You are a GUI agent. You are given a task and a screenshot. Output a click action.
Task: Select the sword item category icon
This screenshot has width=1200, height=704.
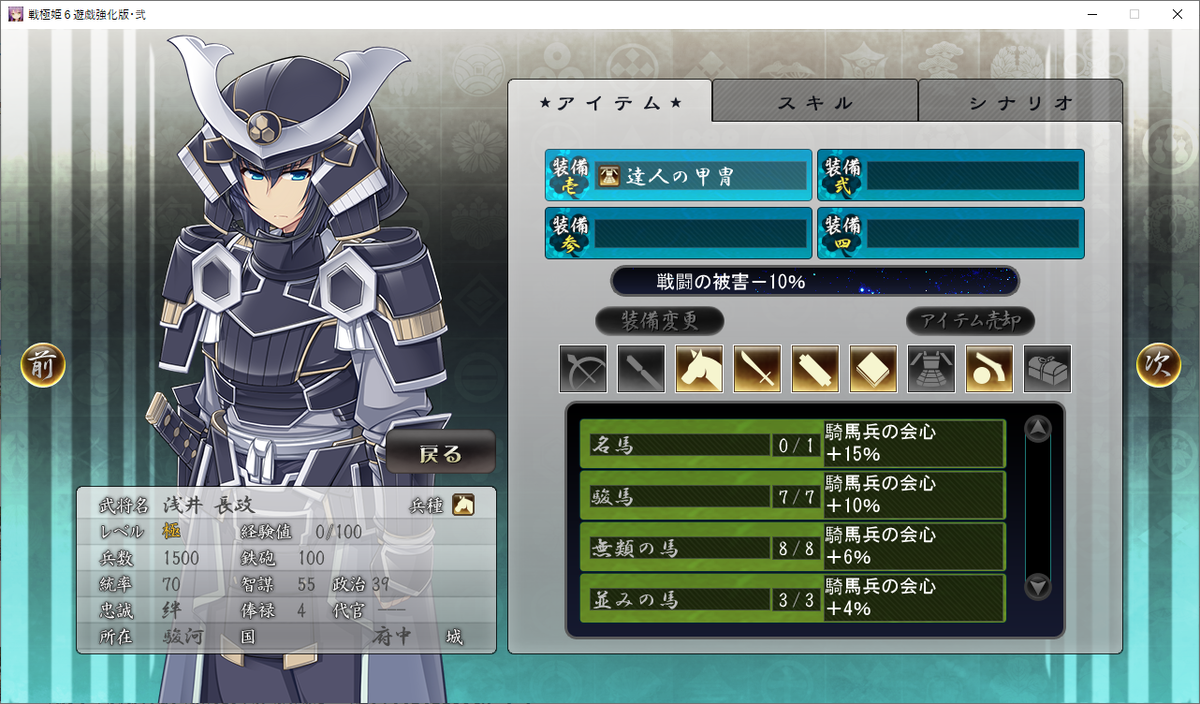pos(757,369)
